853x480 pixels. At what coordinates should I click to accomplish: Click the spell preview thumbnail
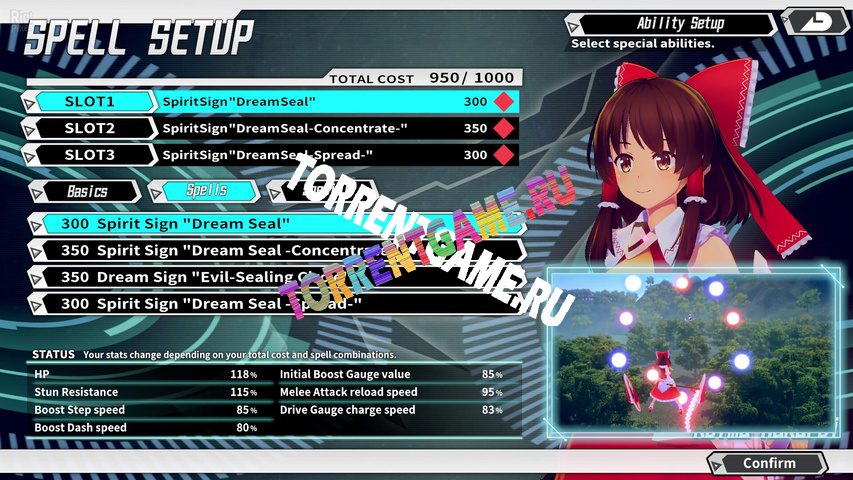[x=694, y=357]
